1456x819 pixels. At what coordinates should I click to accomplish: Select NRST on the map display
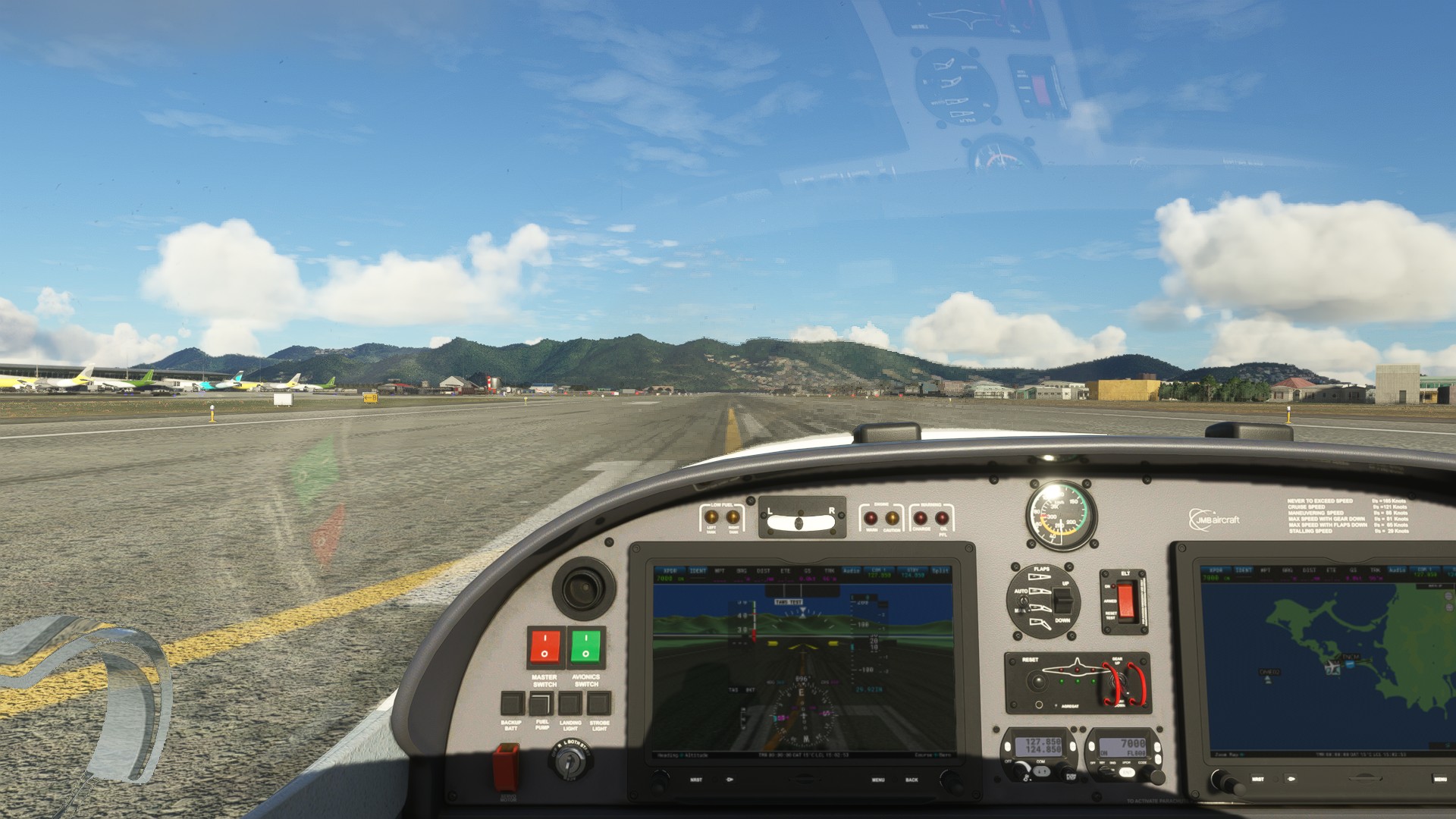click(x=1257, y=779)
